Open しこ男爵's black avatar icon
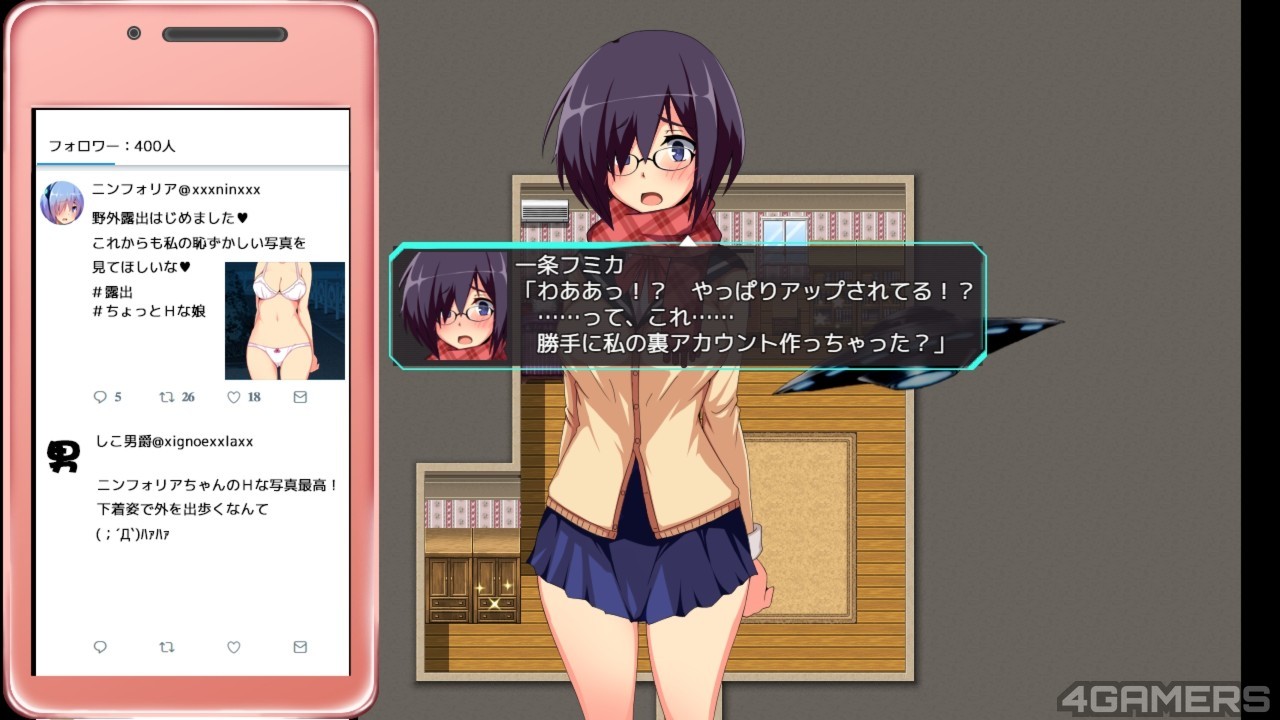This screenshot has height=720, width=1280. [63, 456]
